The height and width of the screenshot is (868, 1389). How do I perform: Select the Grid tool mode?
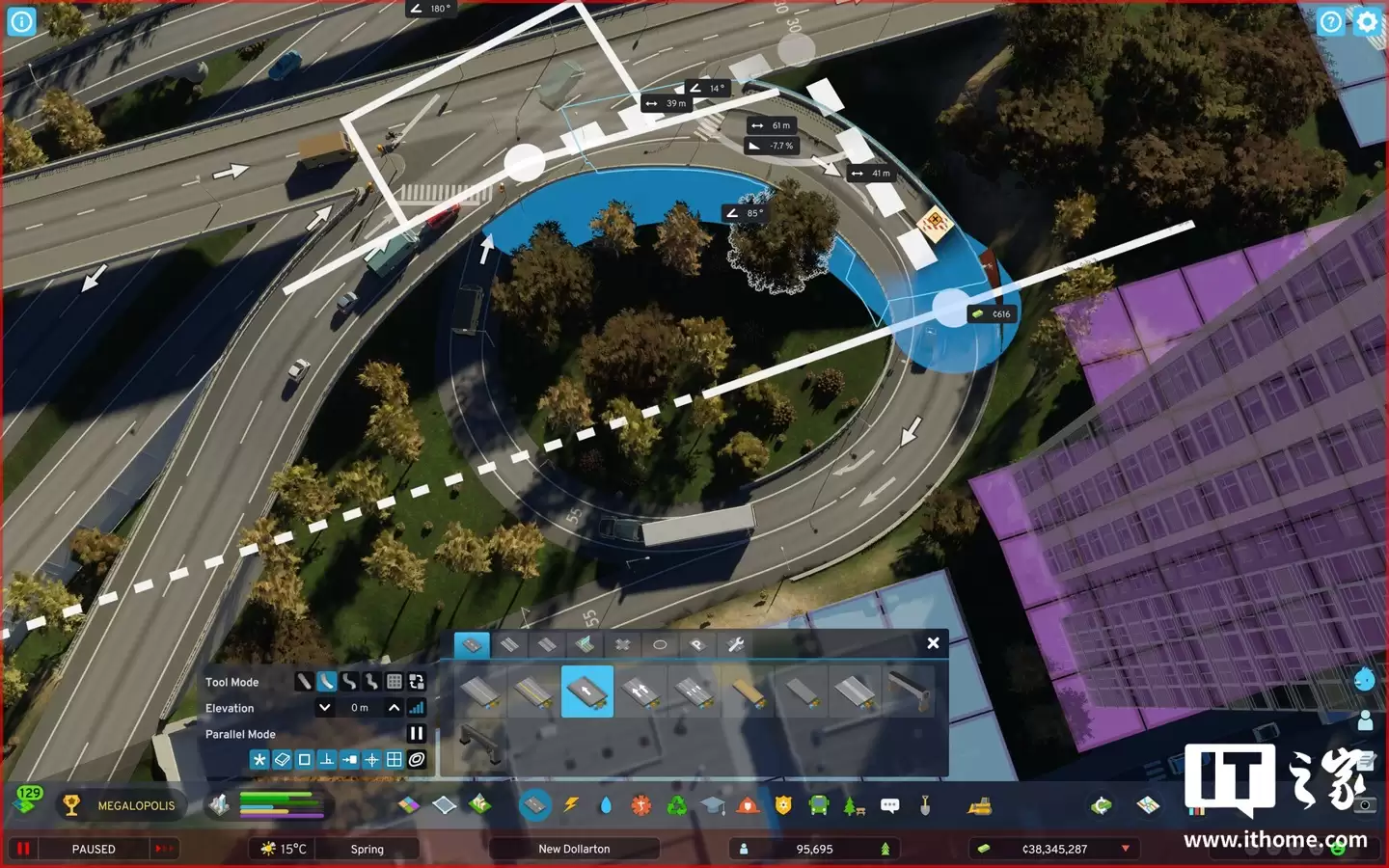(395, 682)
